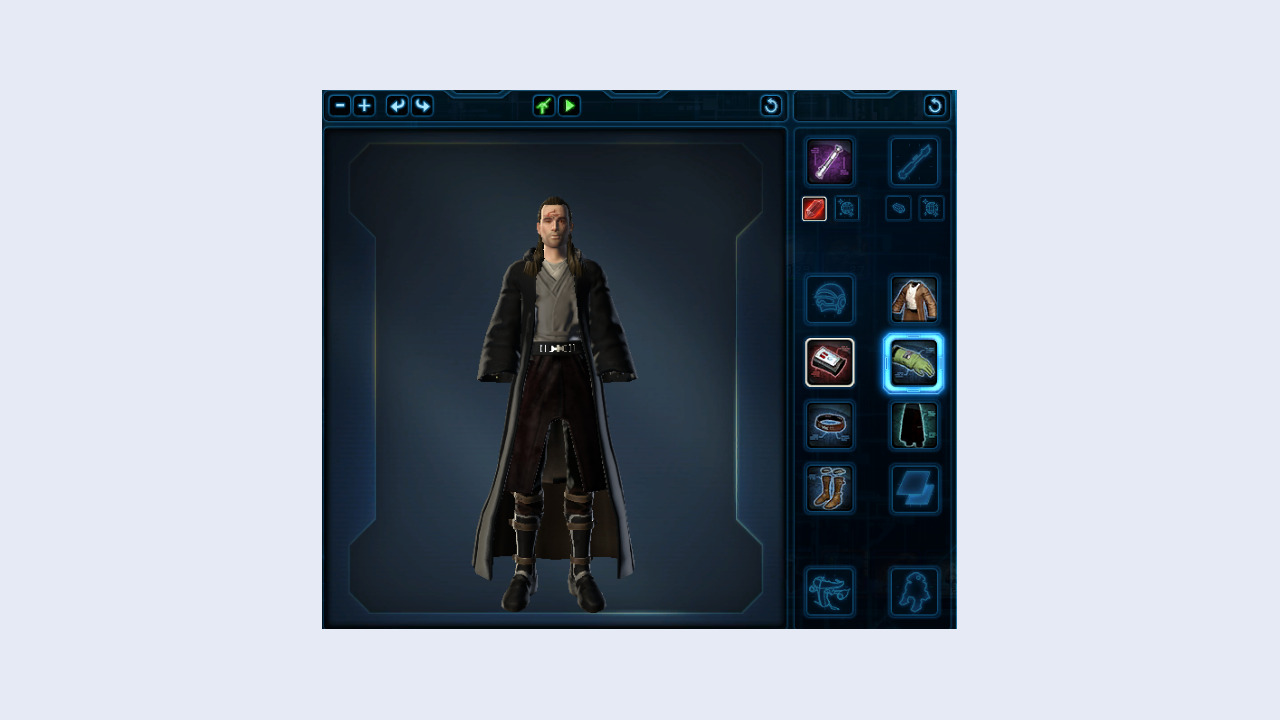Toggle the main weapon modification visibility
The height and width of the screenshot is (720, 1280).
pos(846,208)
